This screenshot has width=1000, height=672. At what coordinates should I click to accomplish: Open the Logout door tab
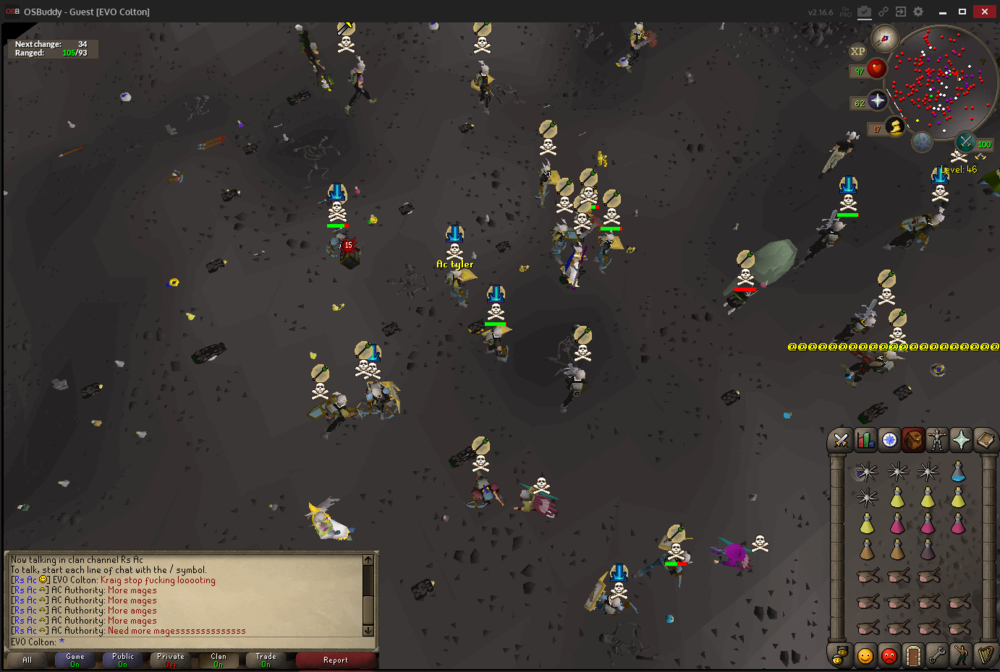(913, 656)
